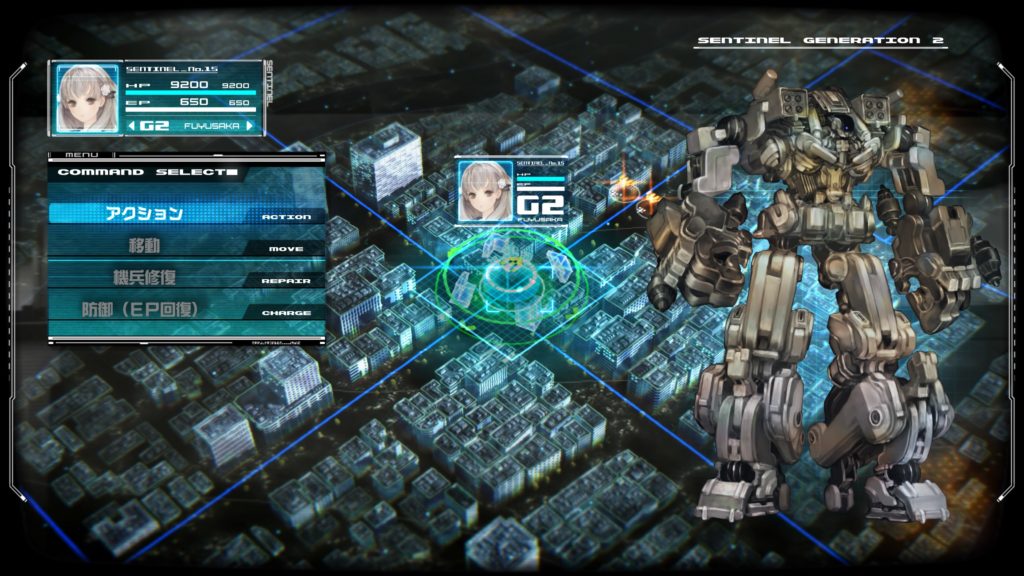Choose the Move command

[186, 246]
